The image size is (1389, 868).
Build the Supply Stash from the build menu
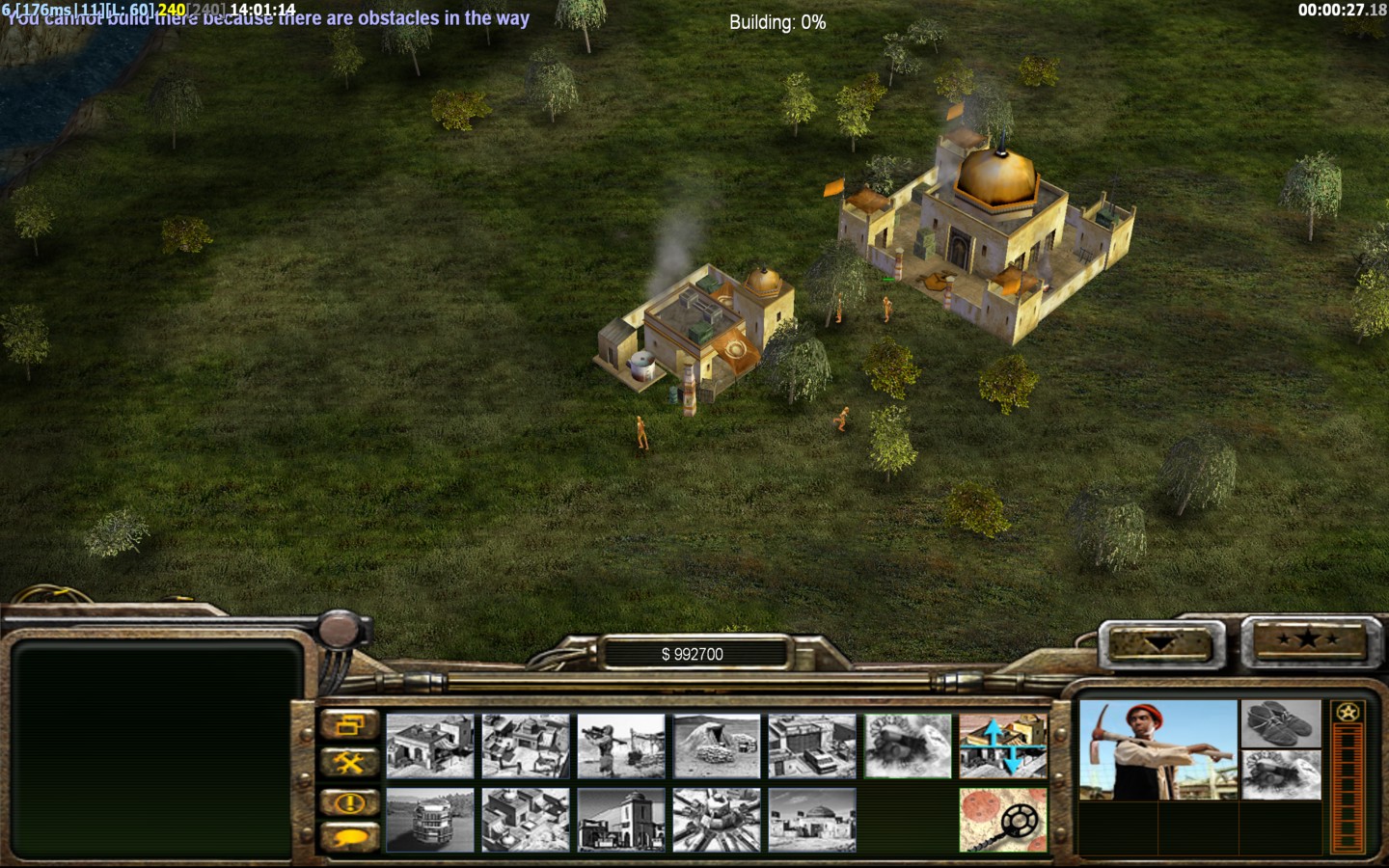[430, 746]
